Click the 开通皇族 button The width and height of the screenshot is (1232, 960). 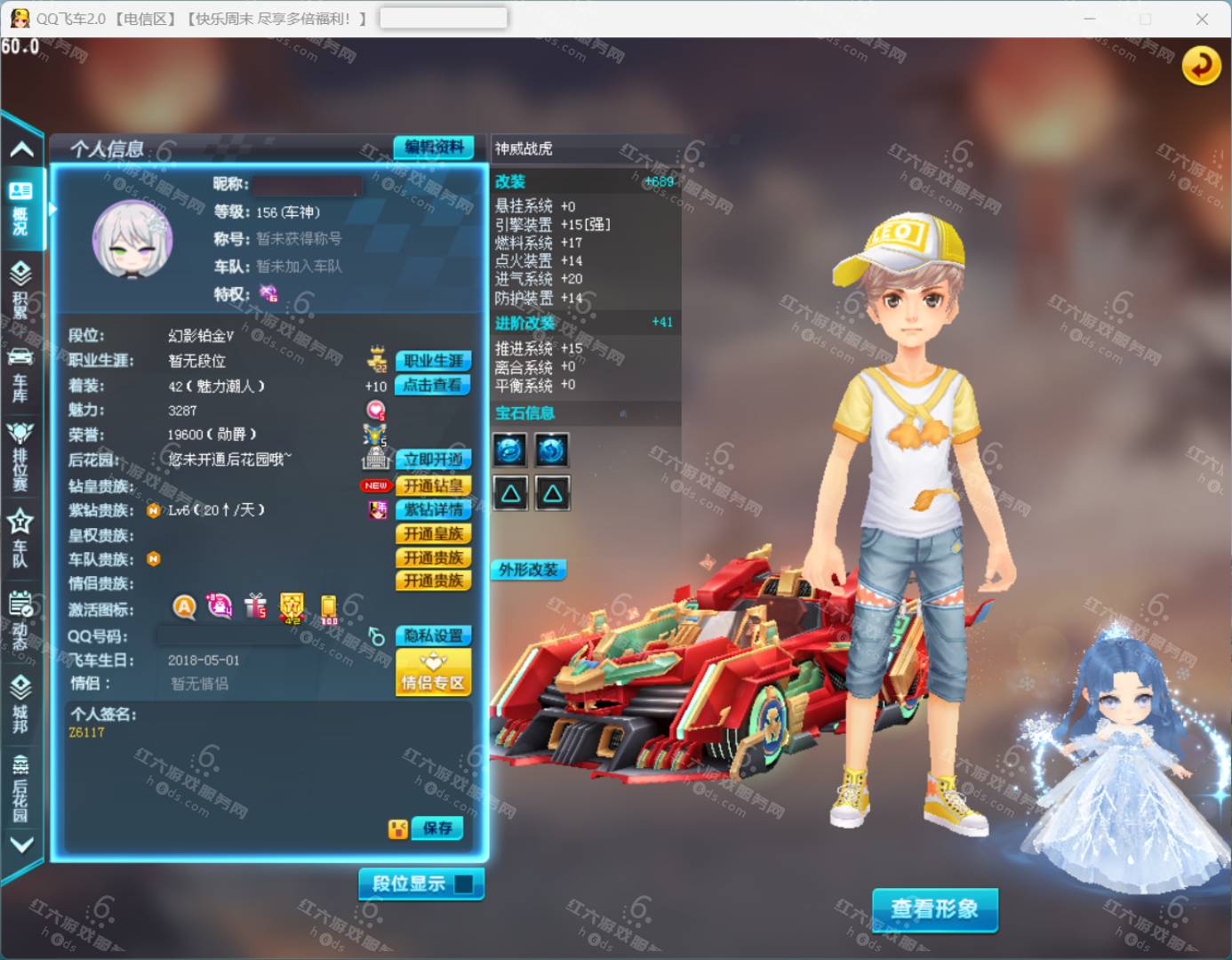433,533
